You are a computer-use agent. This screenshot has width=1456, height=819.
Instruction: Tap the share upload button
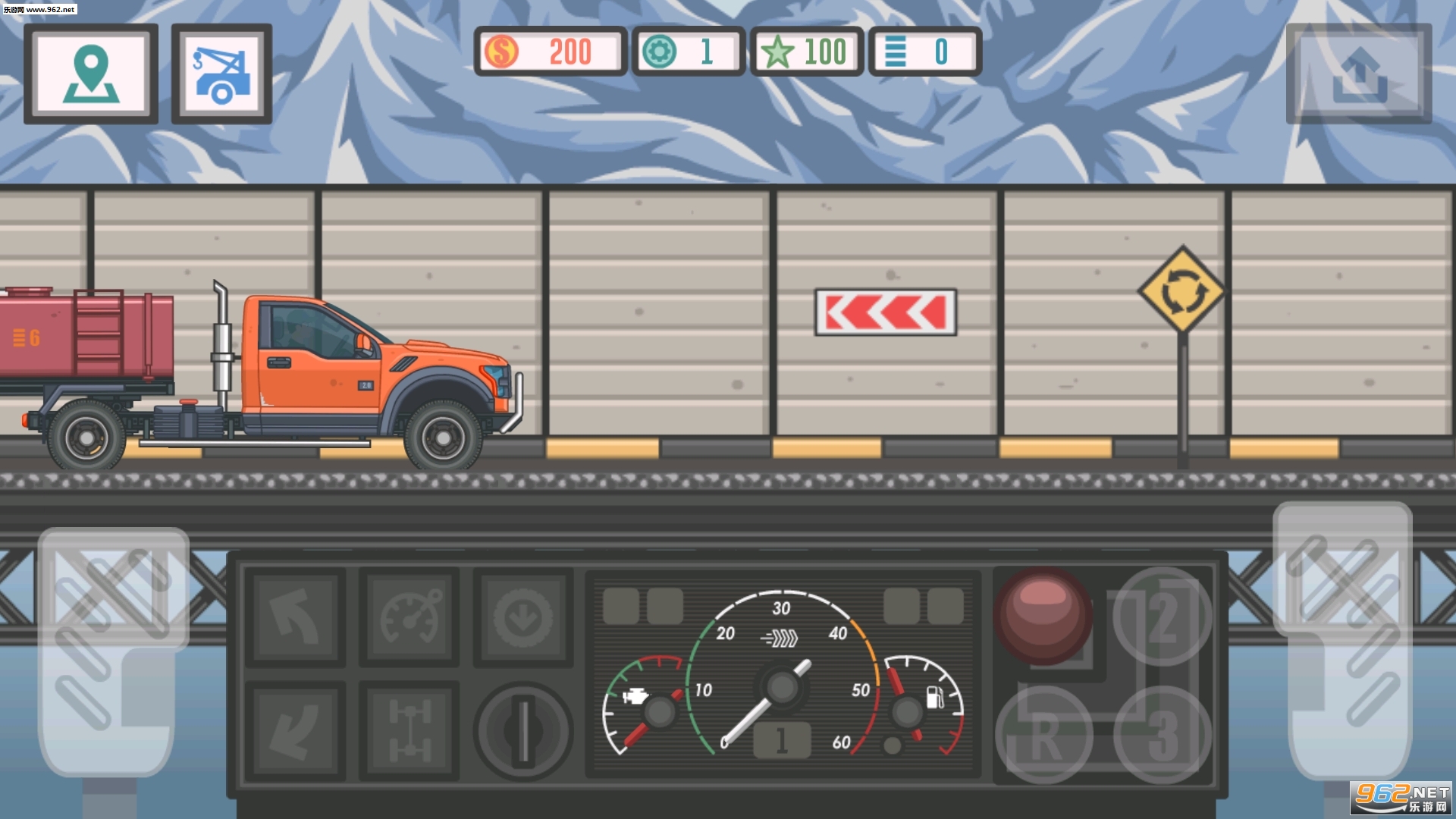pyautogui.click(x=1358, y=74)
